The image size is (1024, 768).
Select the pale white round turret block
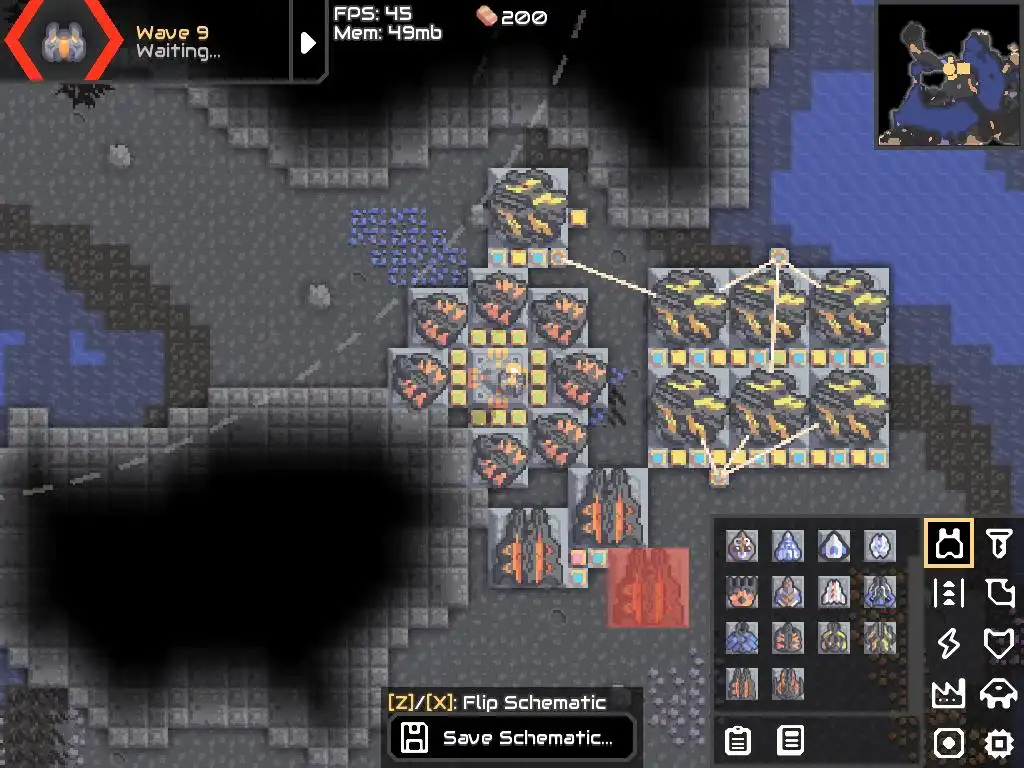click(x=880, y=546)
